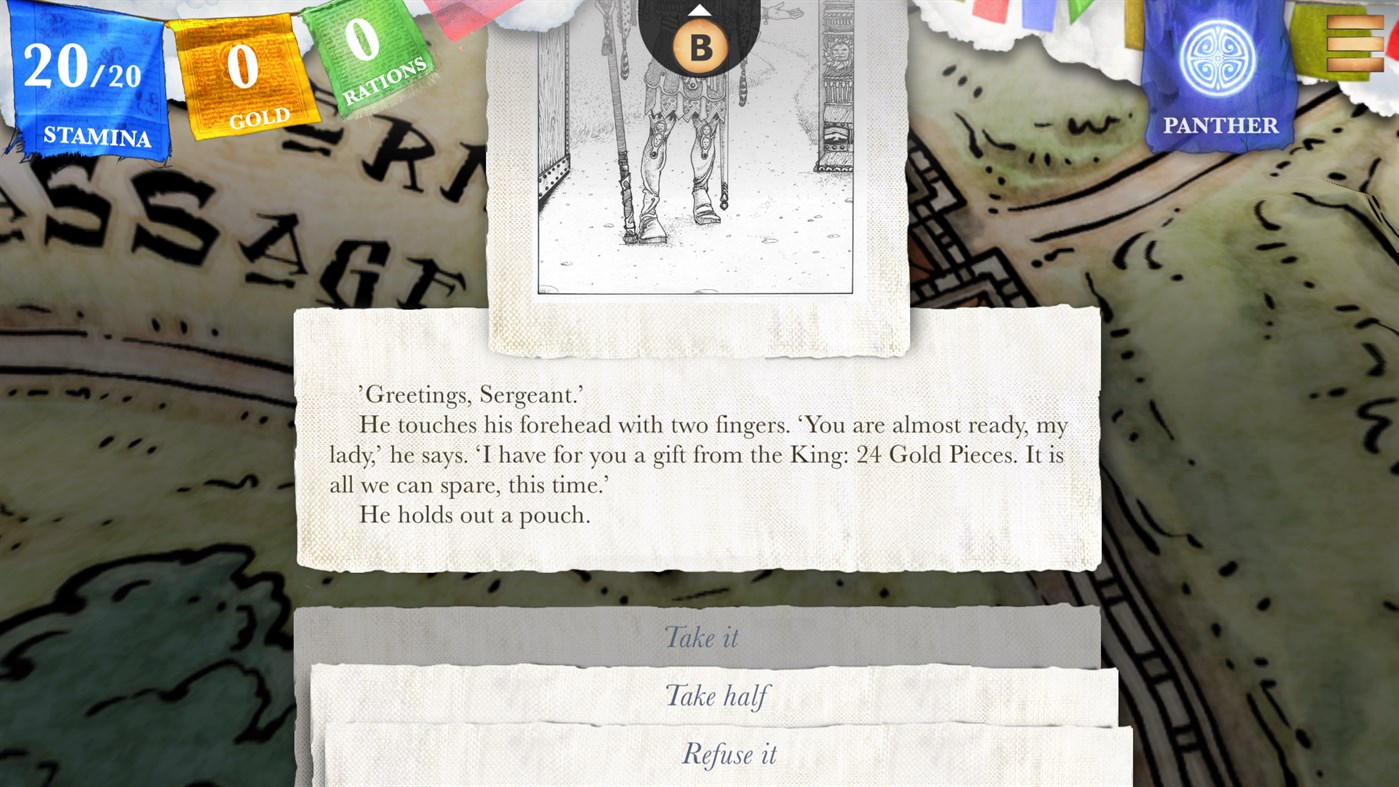1399x787 pixels.
Task: Tap the orange B bookmark emblem
Action: point(699,44)
